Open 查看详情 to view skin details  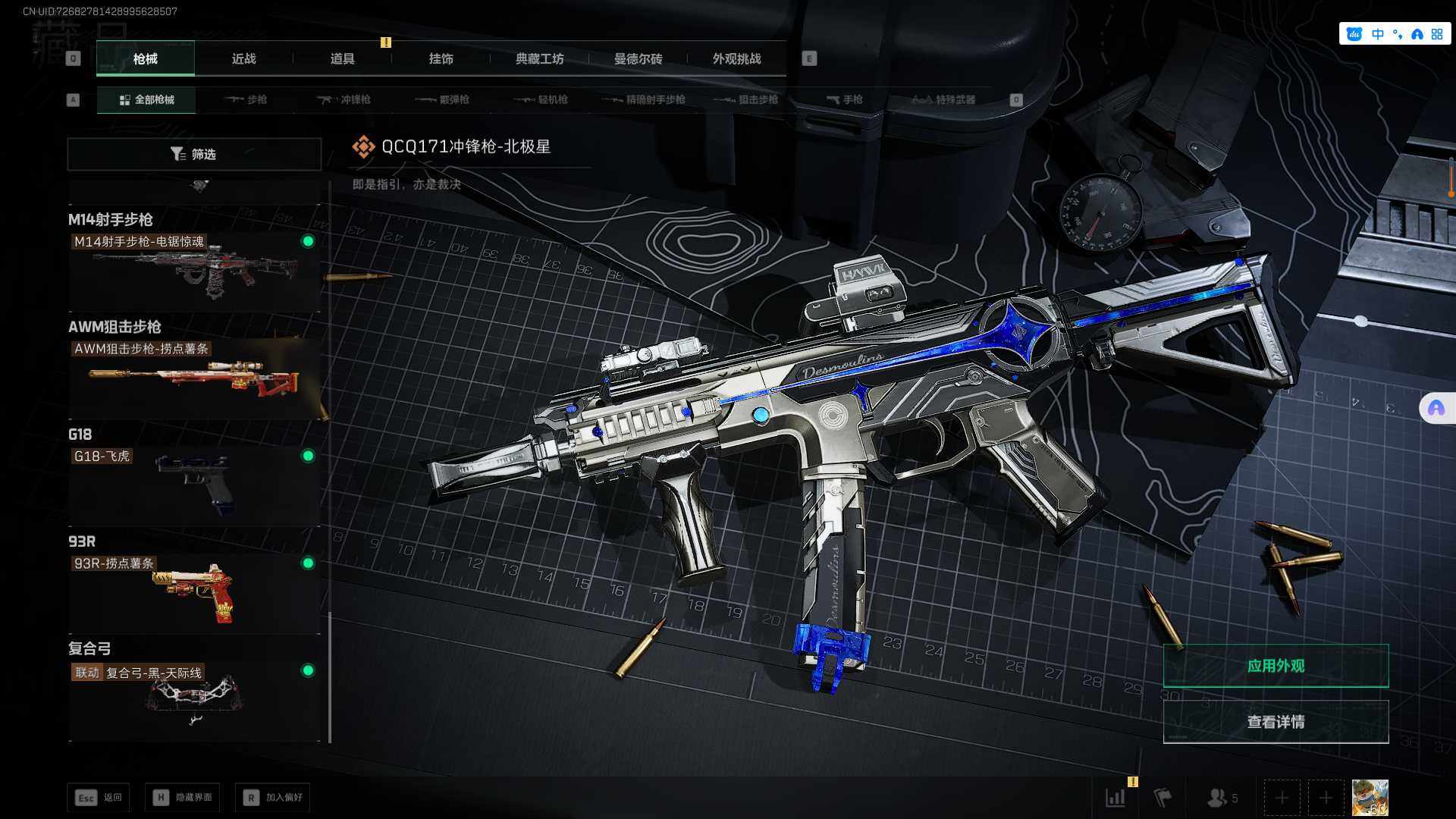pyautogui.click(x=1276, y=722)
